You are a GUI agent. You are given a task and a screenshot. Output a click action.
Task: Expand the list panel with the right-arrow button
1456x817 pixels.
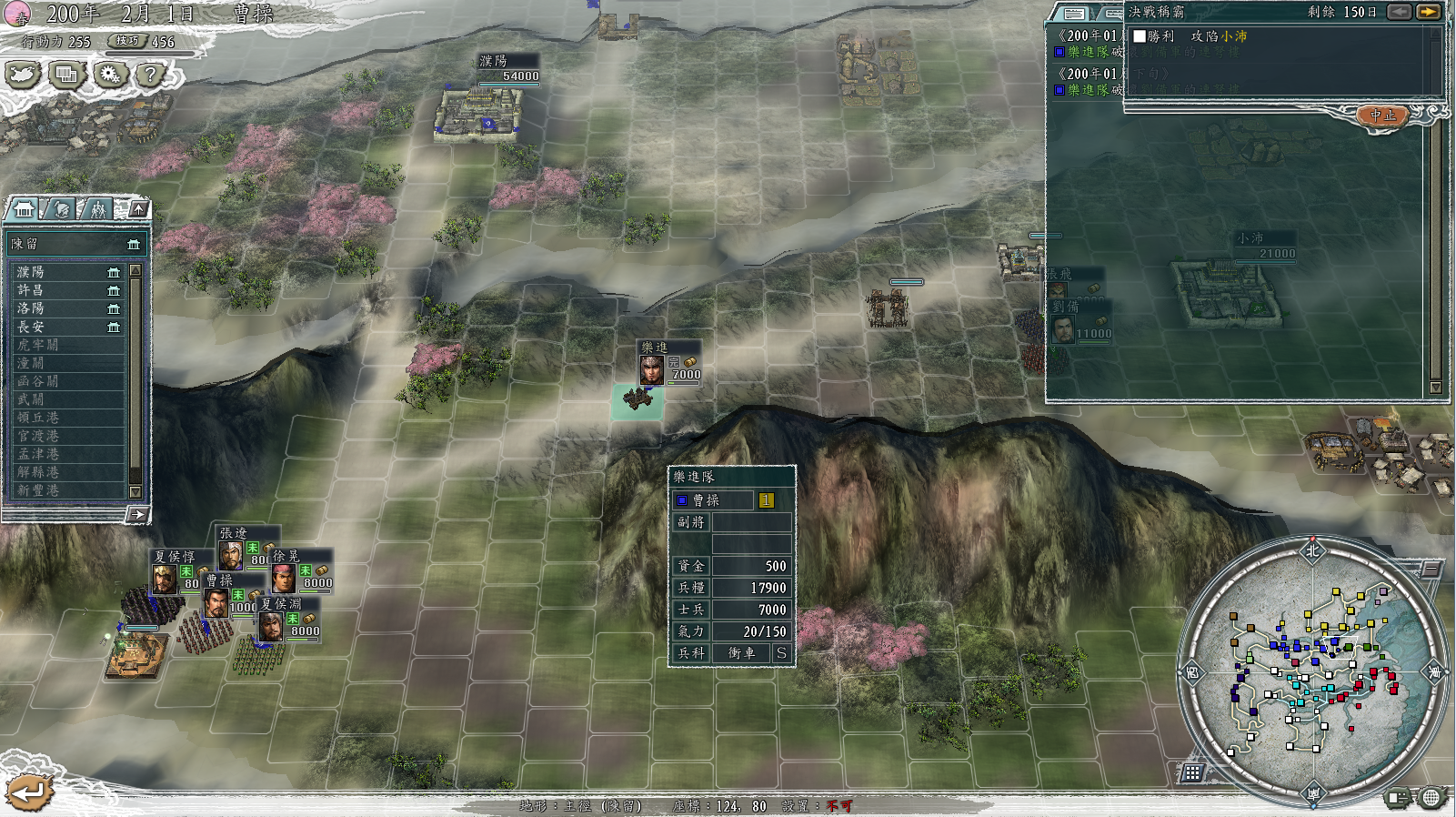click(137, 515)
